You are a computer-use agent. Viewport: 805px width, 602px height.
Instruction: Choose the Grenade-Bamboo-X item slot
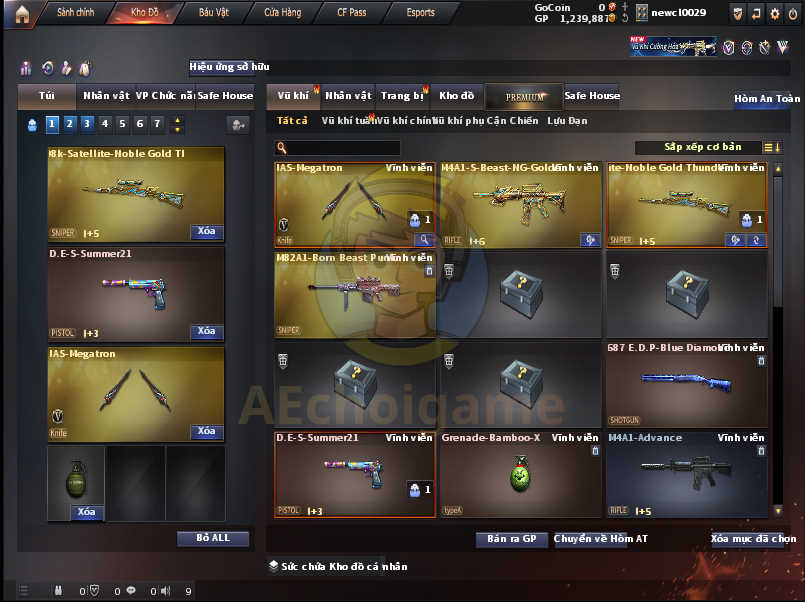(x=519, y=474)
